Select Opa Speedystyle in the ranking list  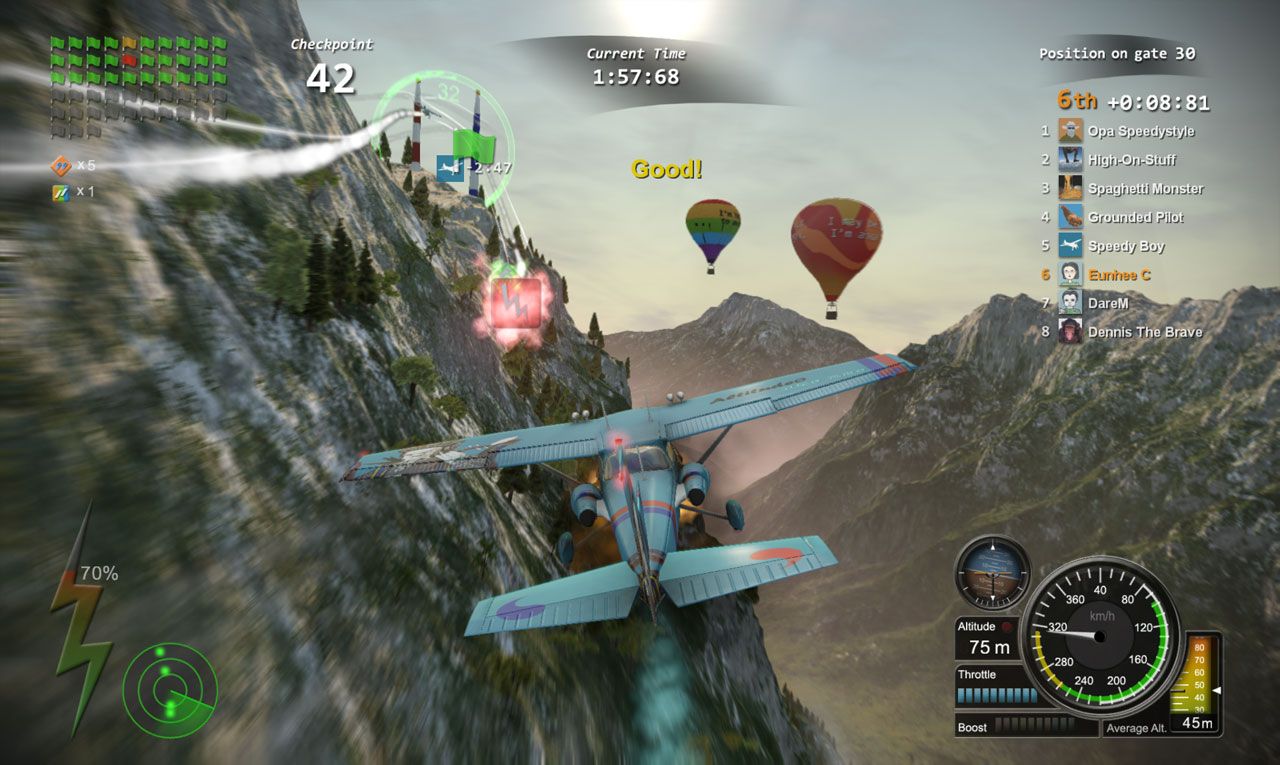[x=1140, y=131]
